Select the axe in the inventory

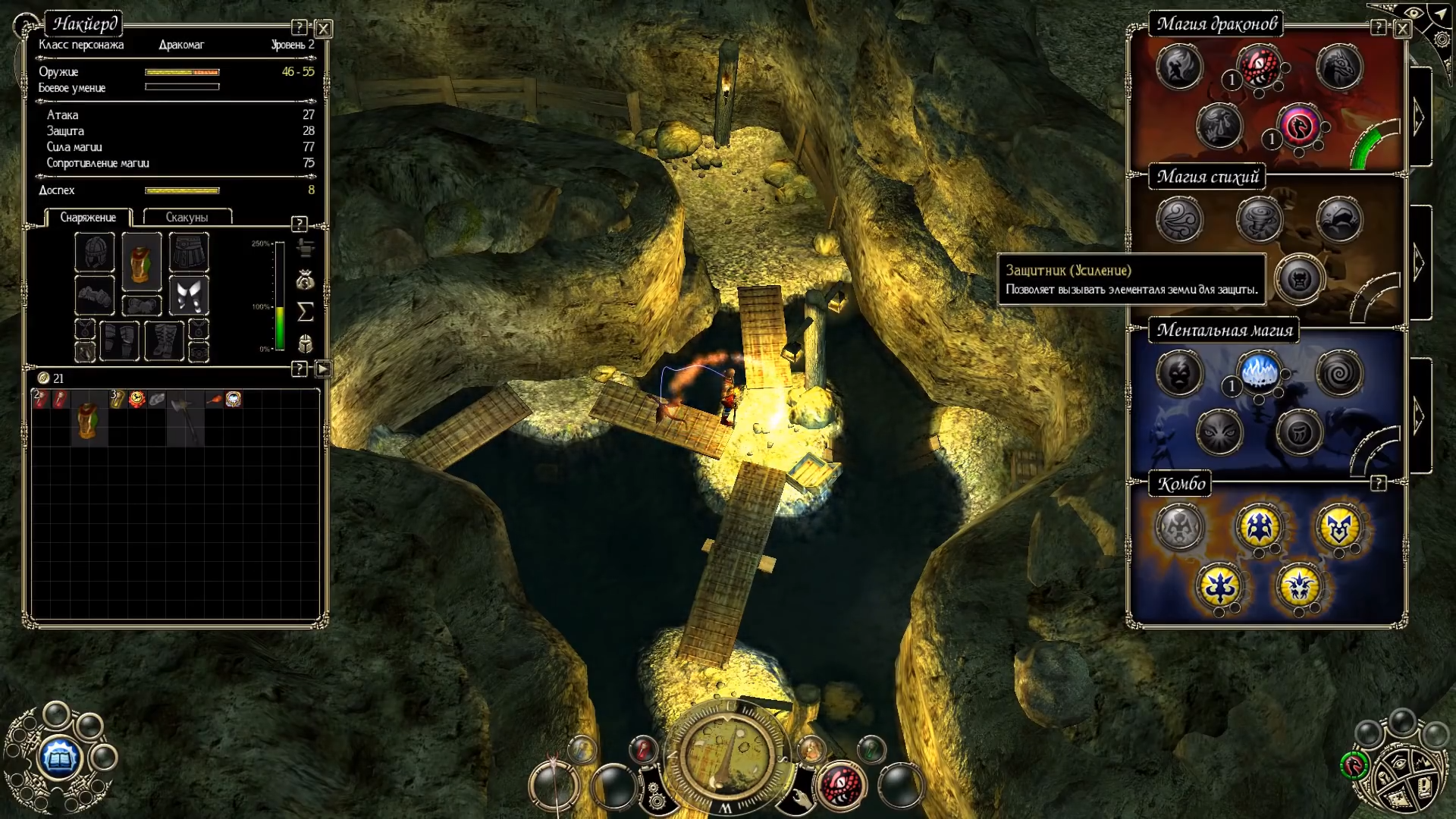tap(185, 417)
